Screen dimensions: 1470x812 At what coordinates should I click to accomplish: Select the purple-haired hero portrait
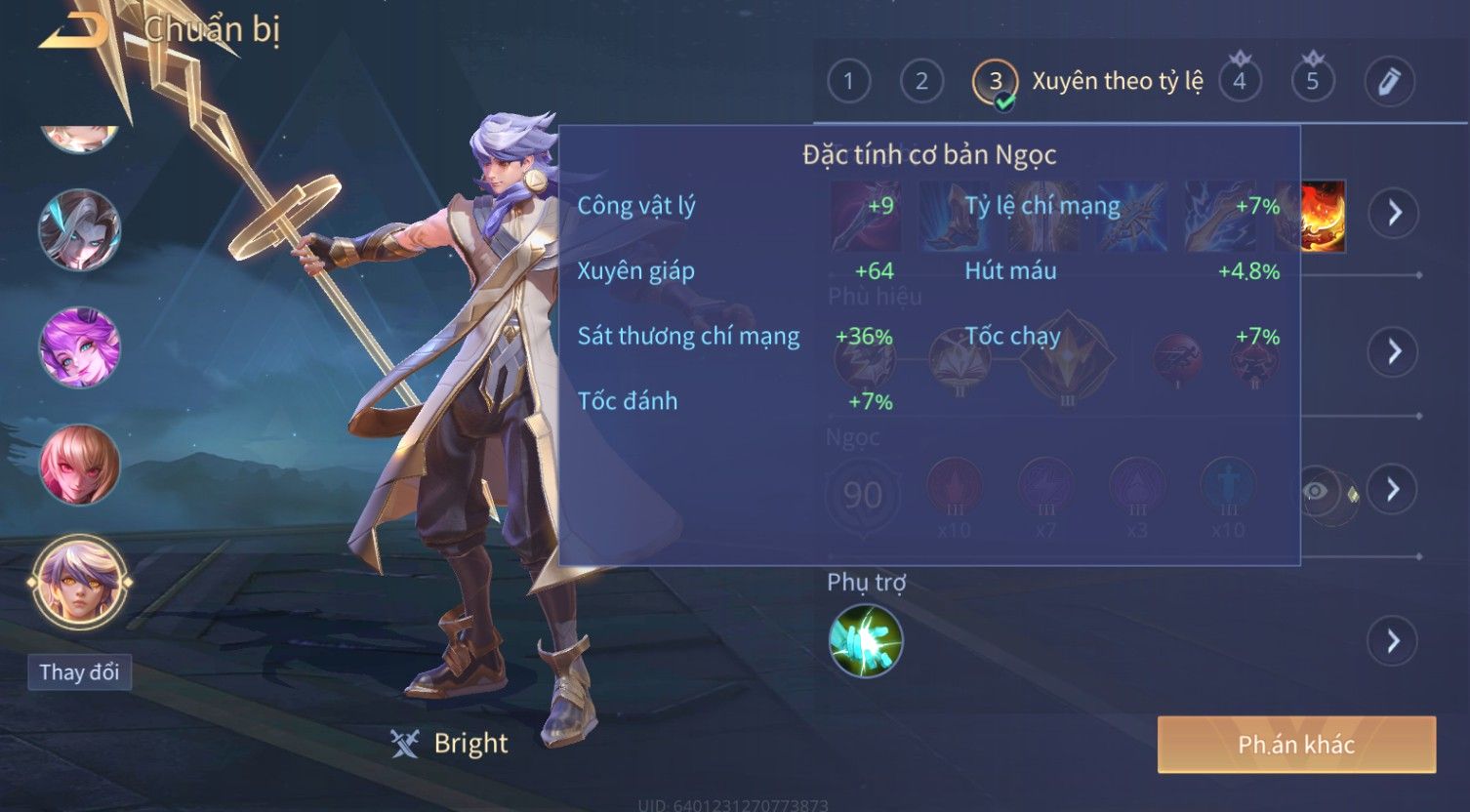coord(79,348)
